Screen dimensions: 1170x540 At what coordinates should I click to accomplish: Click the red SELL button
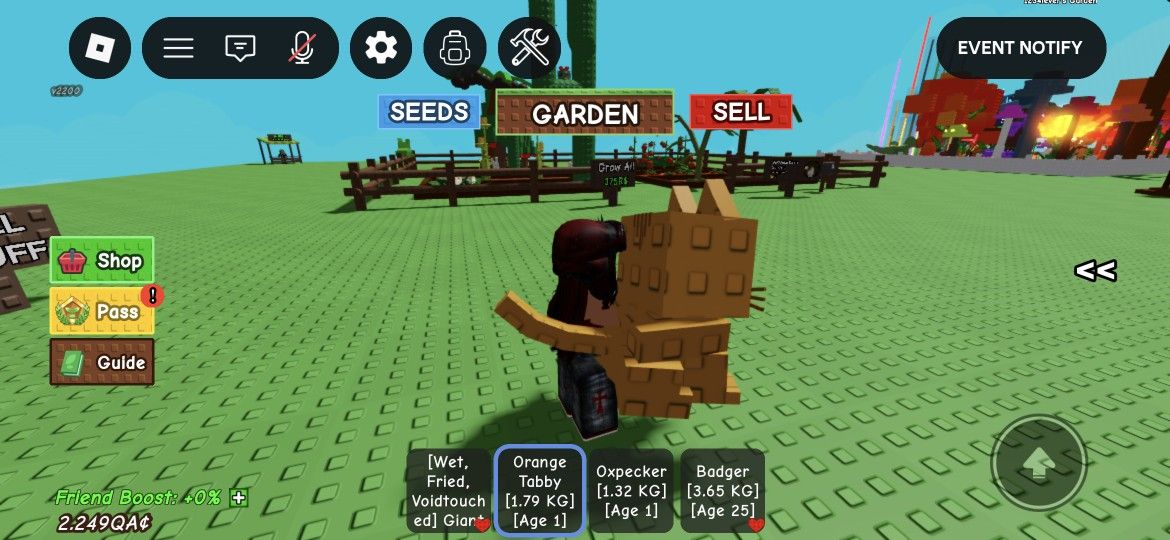point(741,112)
